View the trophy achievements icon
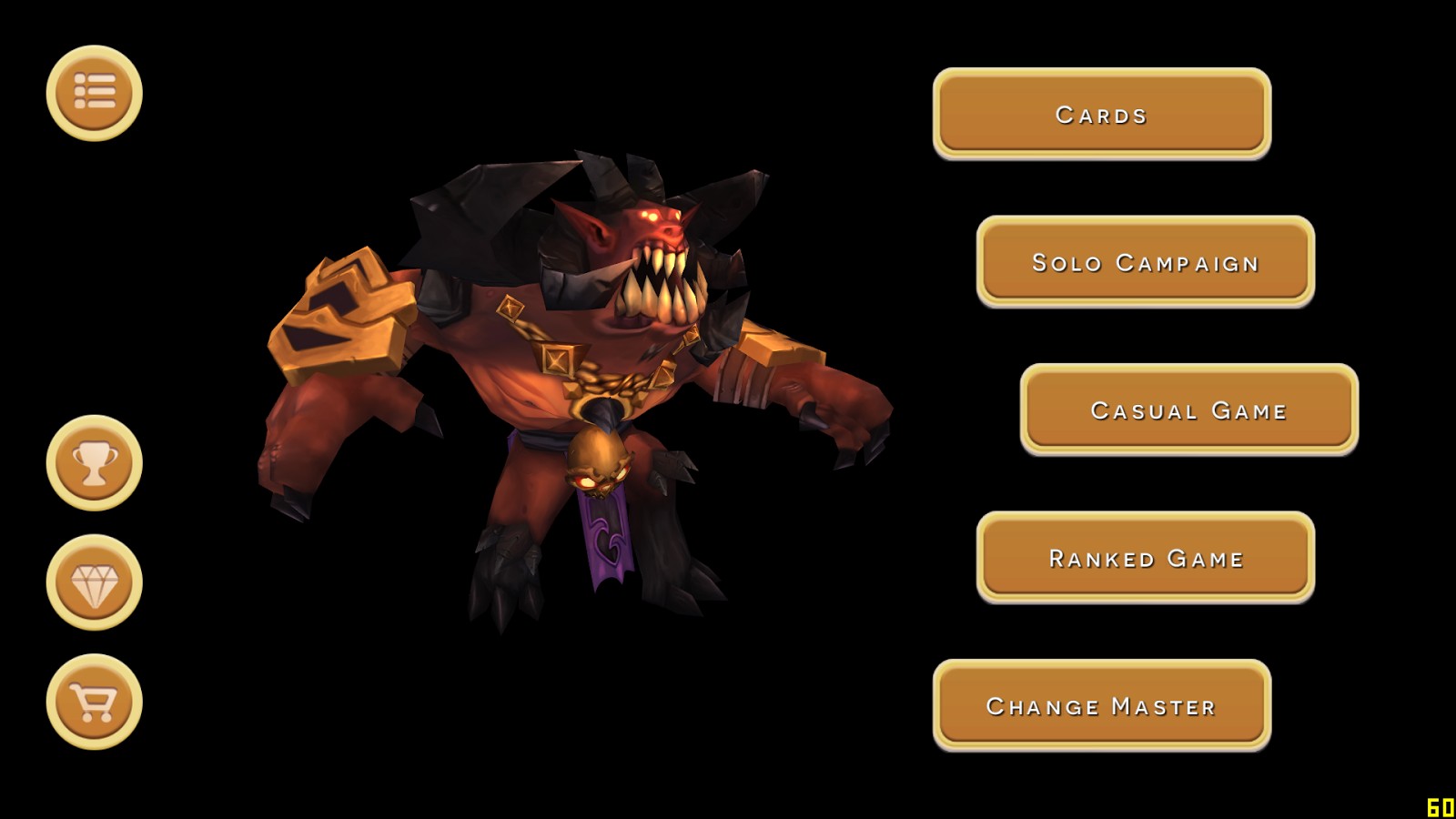 click(95, 463)
